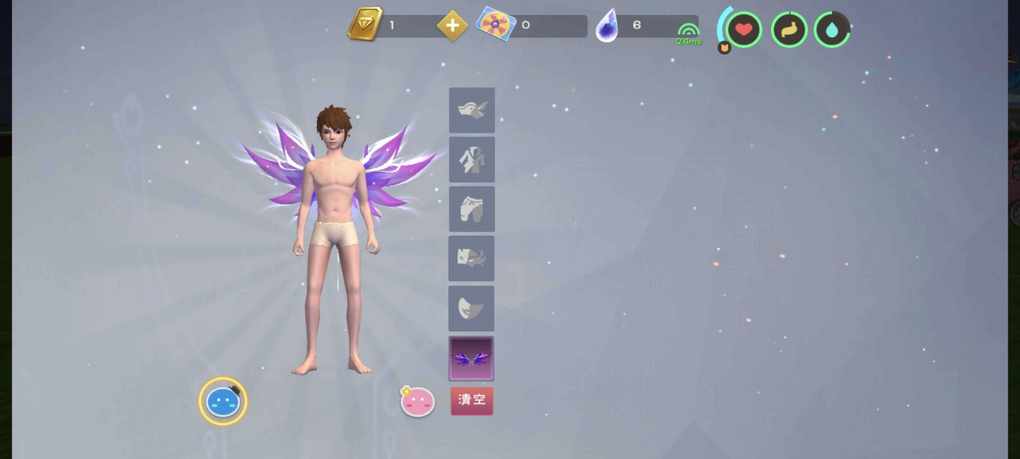The image size is (1020, 459).
Task: Click the flower card currency icon
Action: coord(495,24)
